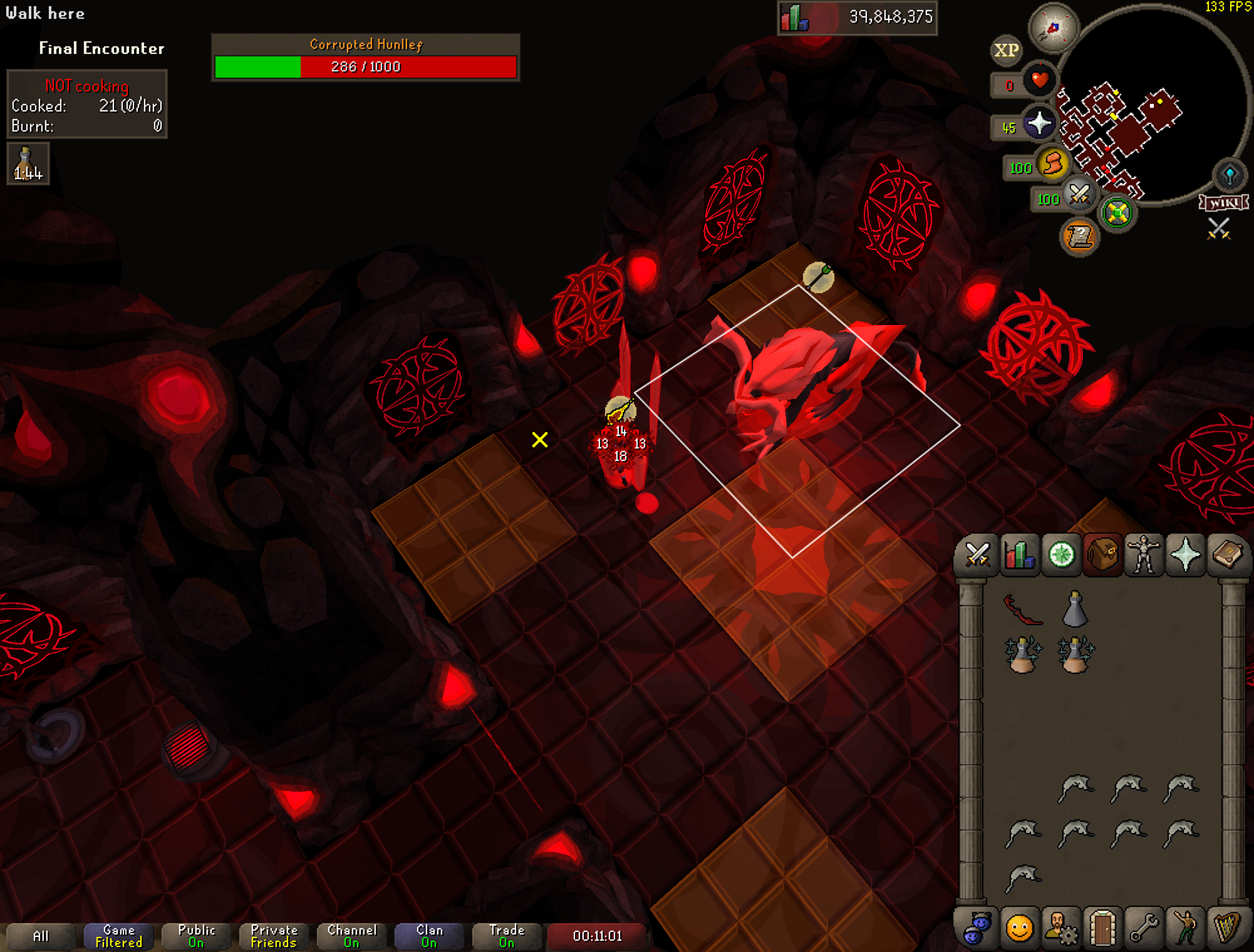
Task: Switch chat to Game filter tab
Action: click(118, 936)
